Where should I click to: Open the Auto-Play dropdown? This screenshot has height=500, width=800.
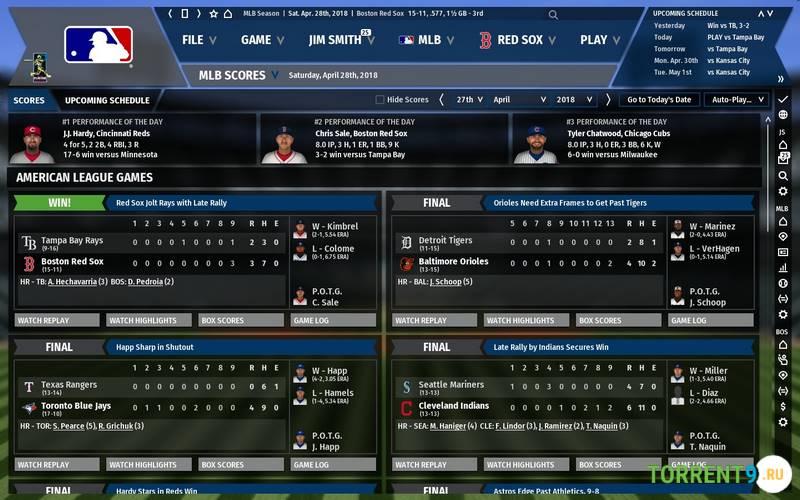(x=735, y=100)
